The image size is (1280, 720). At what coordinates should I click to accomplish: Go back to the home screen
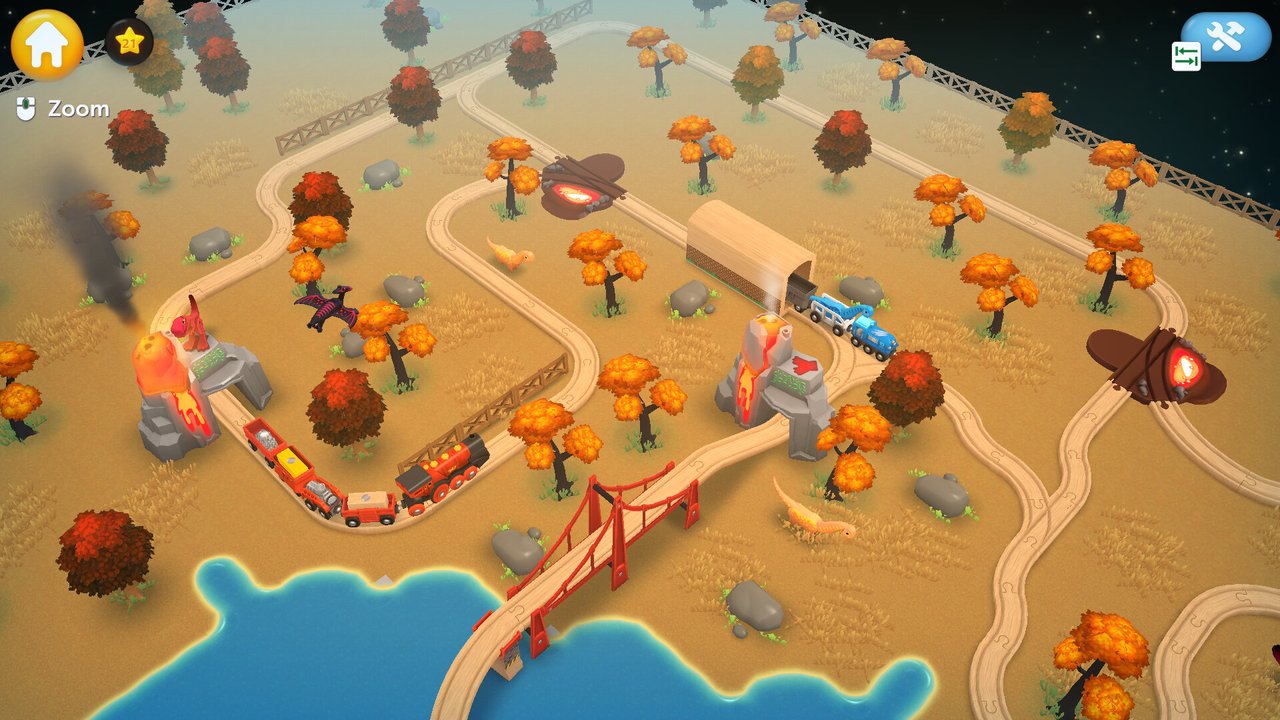click(x=47, y=44)
